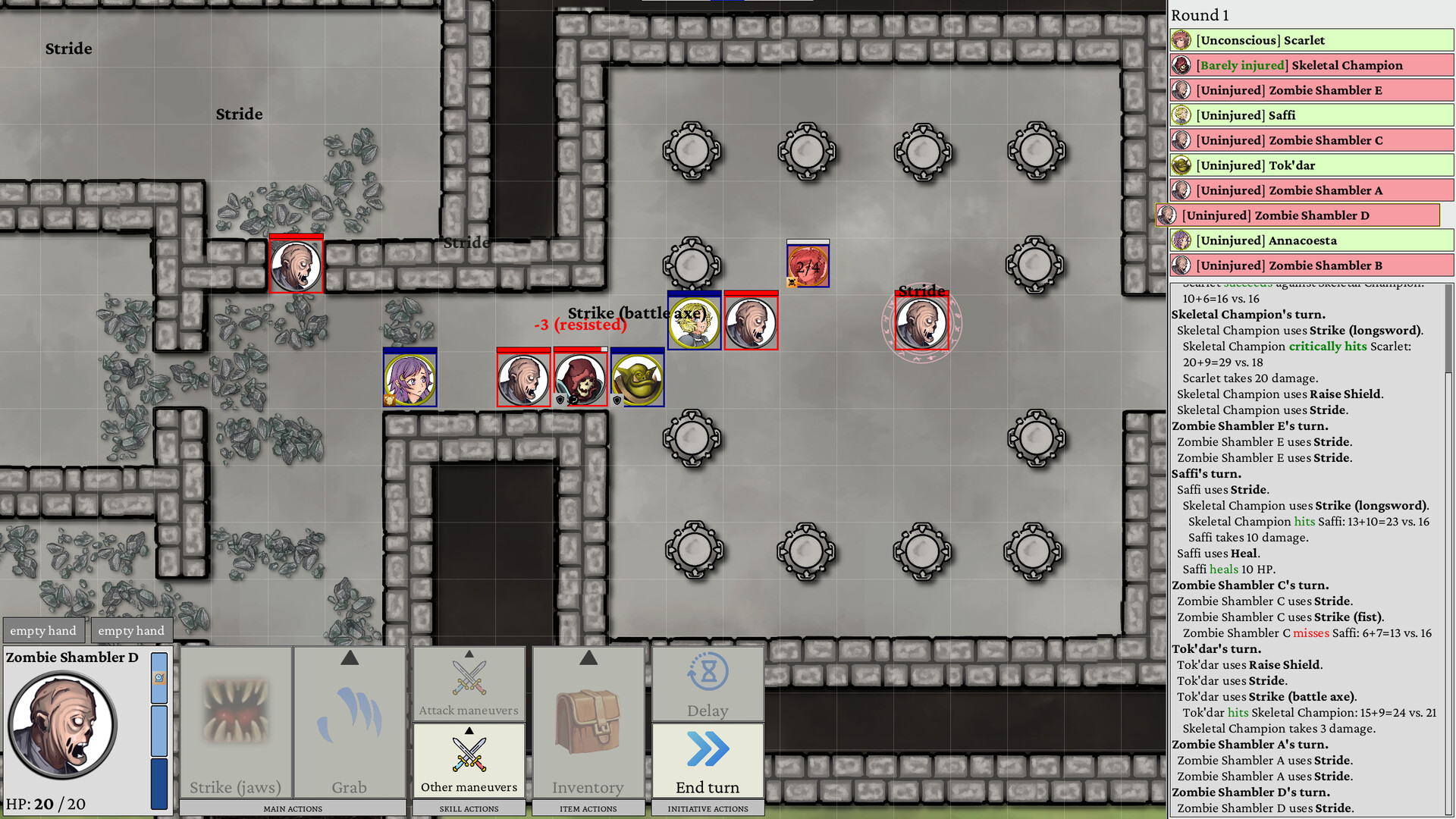This screenshot has height=819, width=1456.
Task: Open the Inventory backpack icon
Action: [588, 720]
